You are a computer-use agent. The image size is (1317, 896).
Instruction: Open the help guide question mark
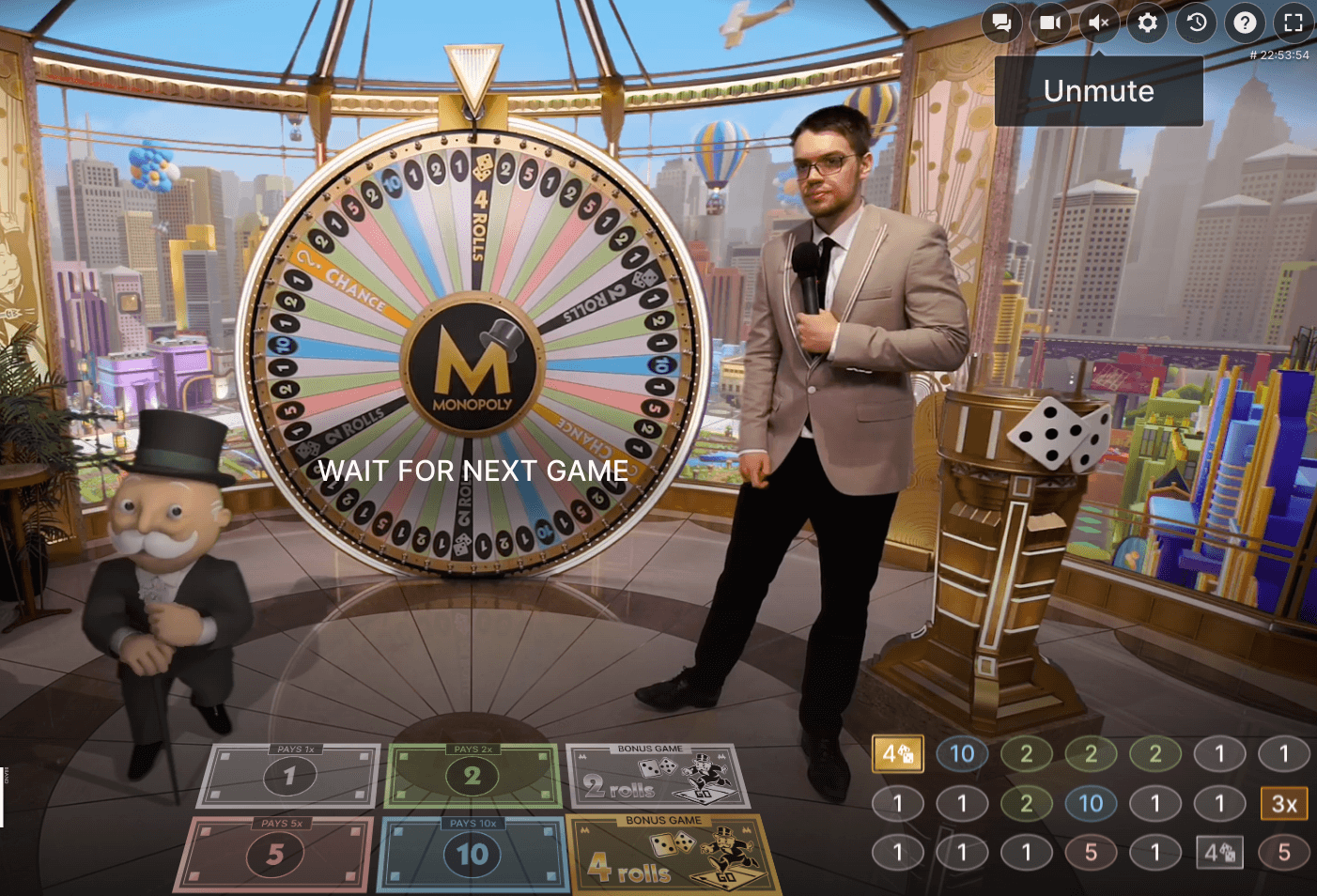pyautogui.click(x=1245, y=23)
